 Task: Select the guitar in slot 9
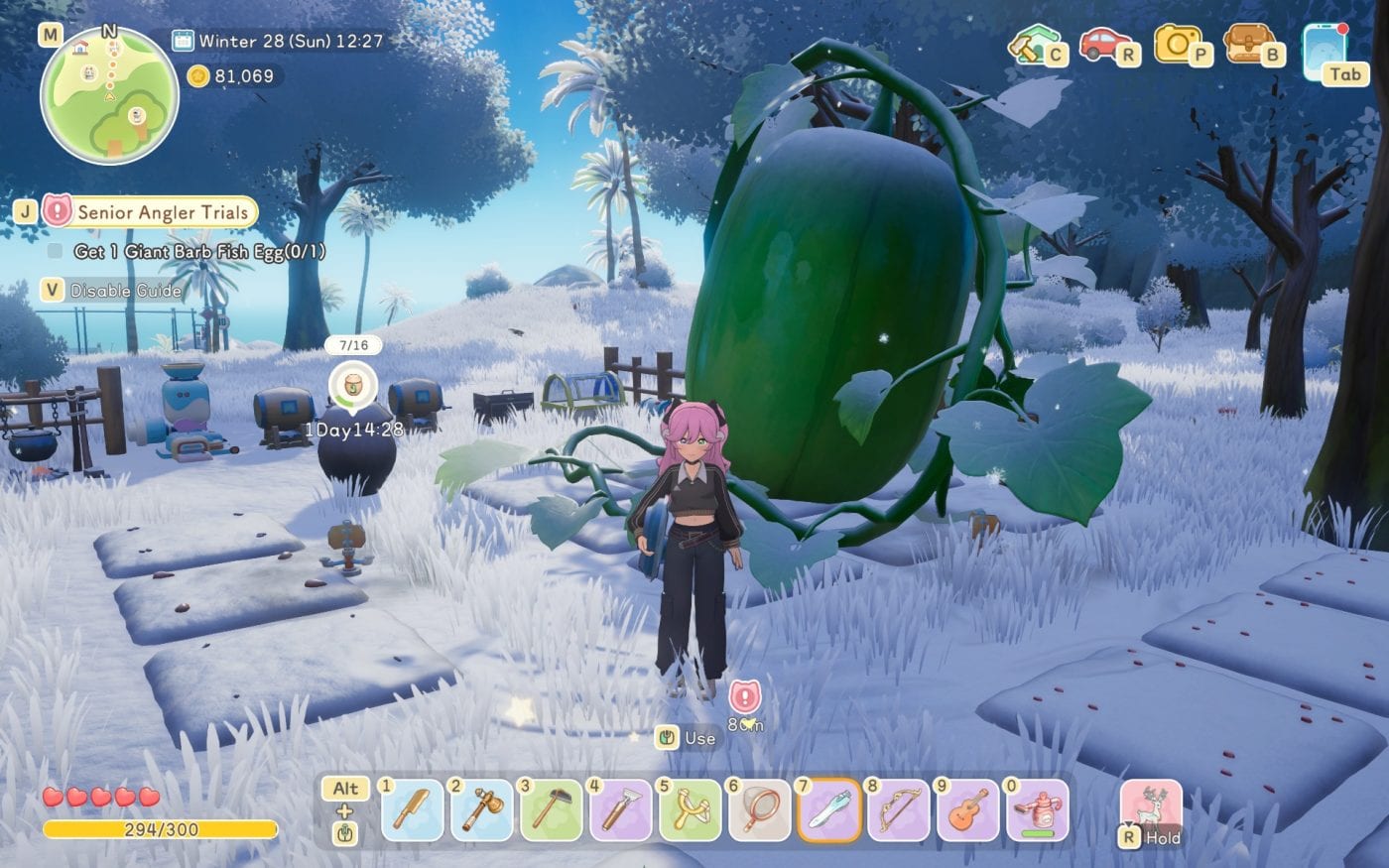click(967, 810)
